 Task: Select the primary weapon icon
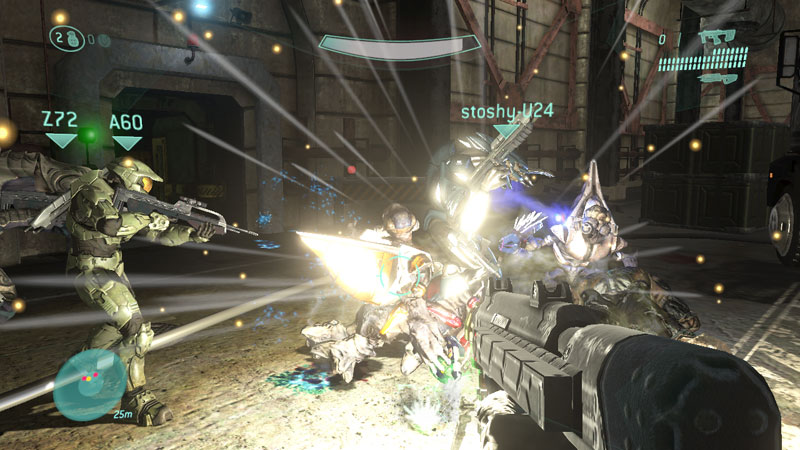pos(716,38)
